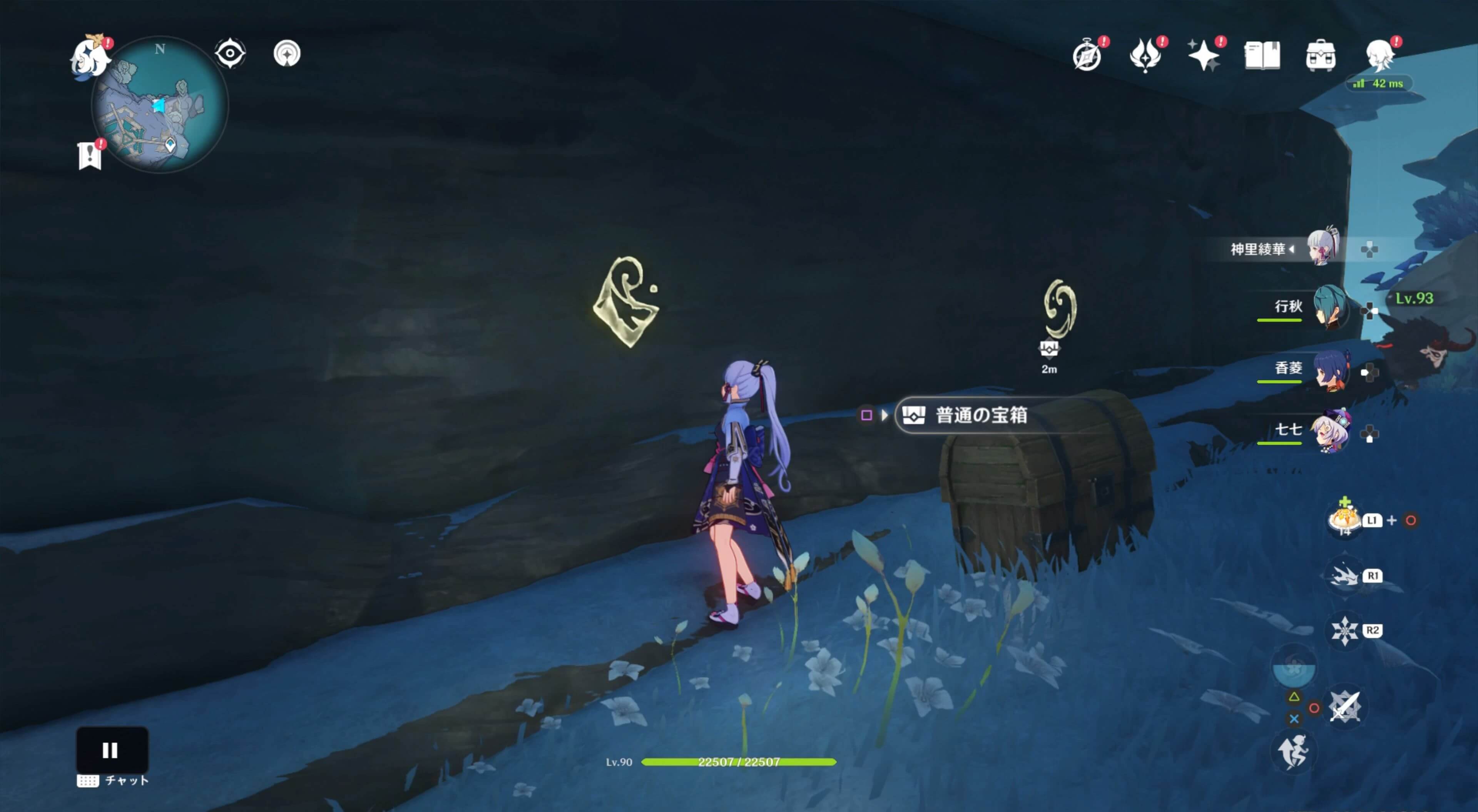The height and width of the screenshot is (812, 1478).
Task: Open the Inventory backpack icon
Action: 1320,56
